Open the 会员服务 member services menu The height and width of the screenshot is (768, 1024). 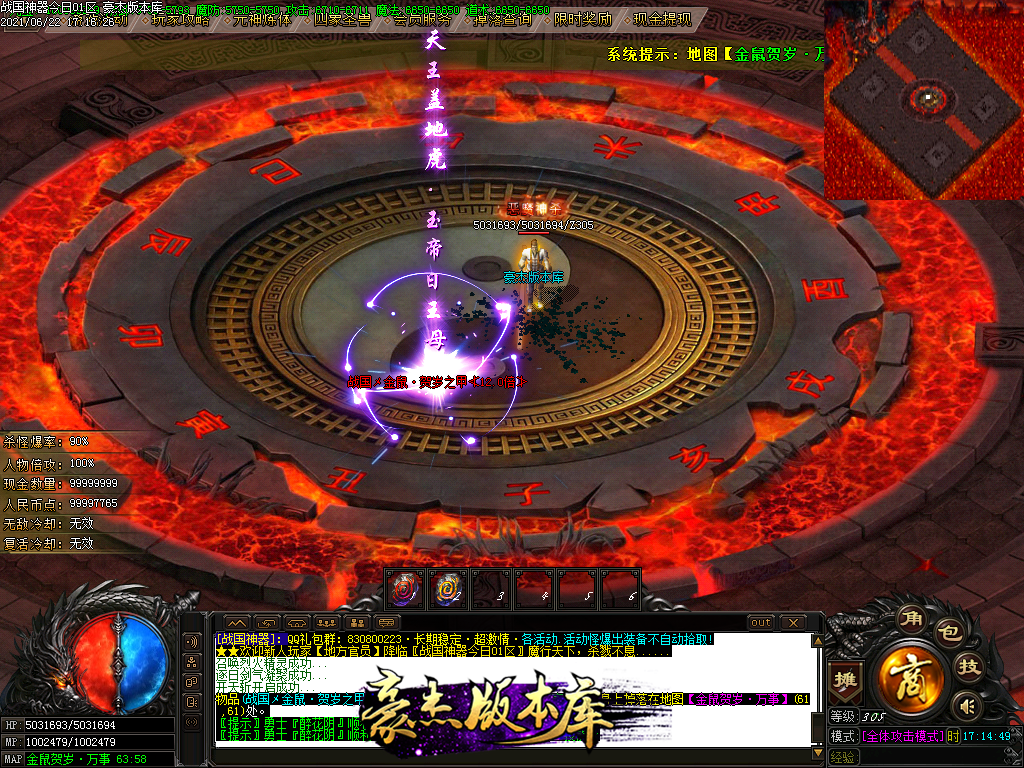point(422,19)
